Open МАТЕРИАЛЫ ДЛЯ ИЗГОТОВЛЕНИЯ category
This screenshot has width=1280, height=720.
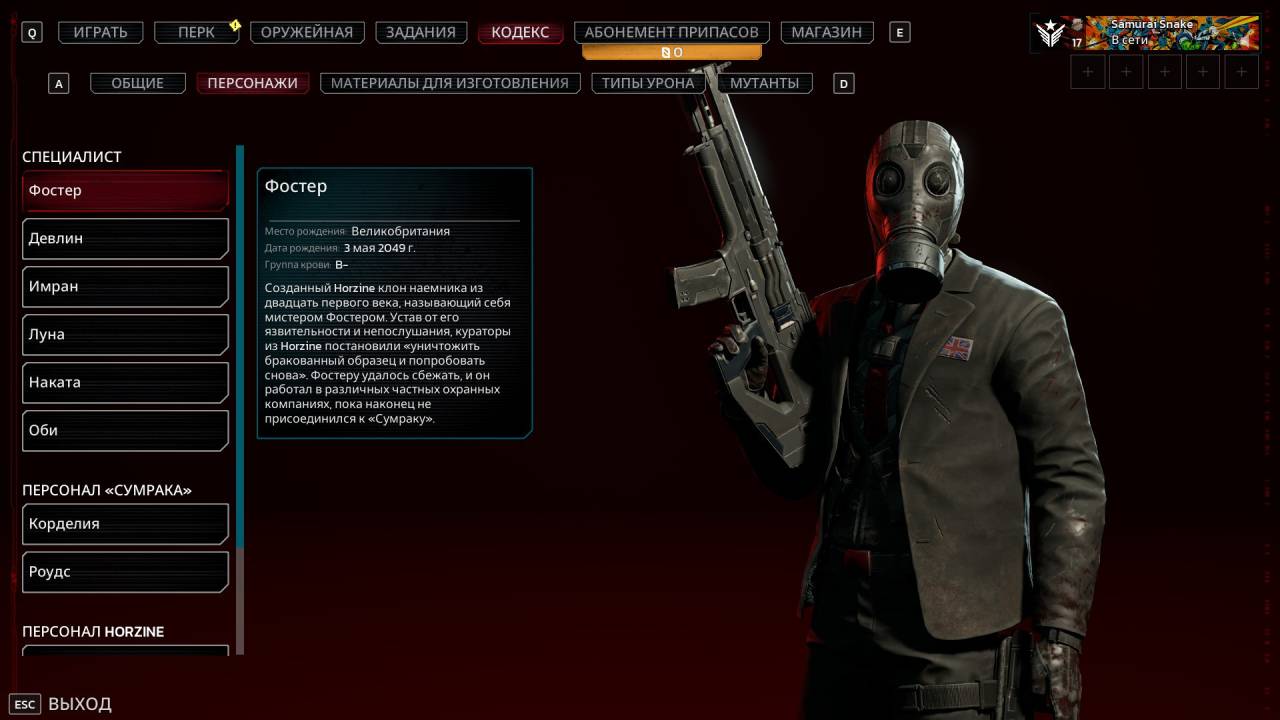pyautogui.click(x=449, y=83)
